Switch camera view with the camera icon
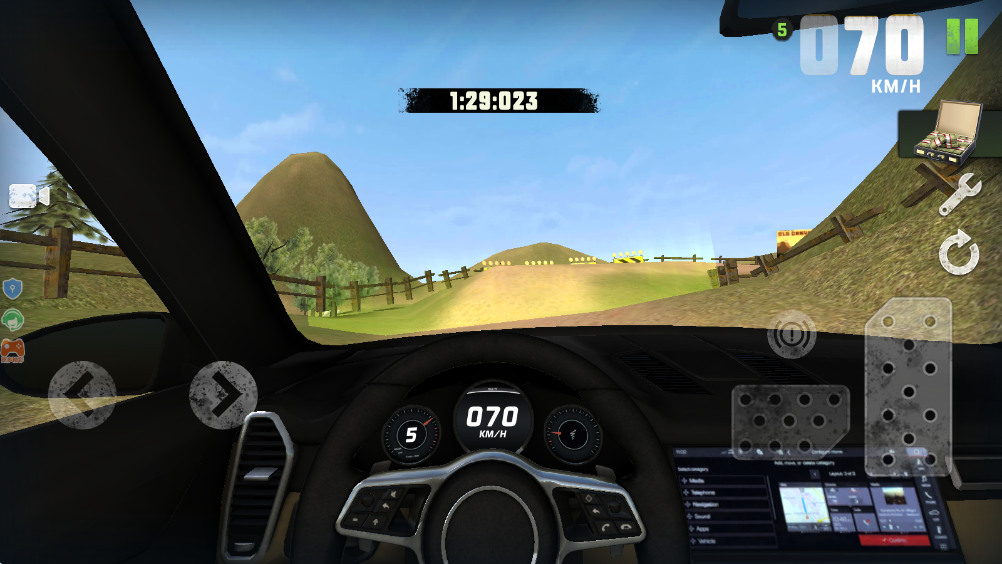Image resolution: width=1002 pixels, height=564 pixels. [29, 196]
